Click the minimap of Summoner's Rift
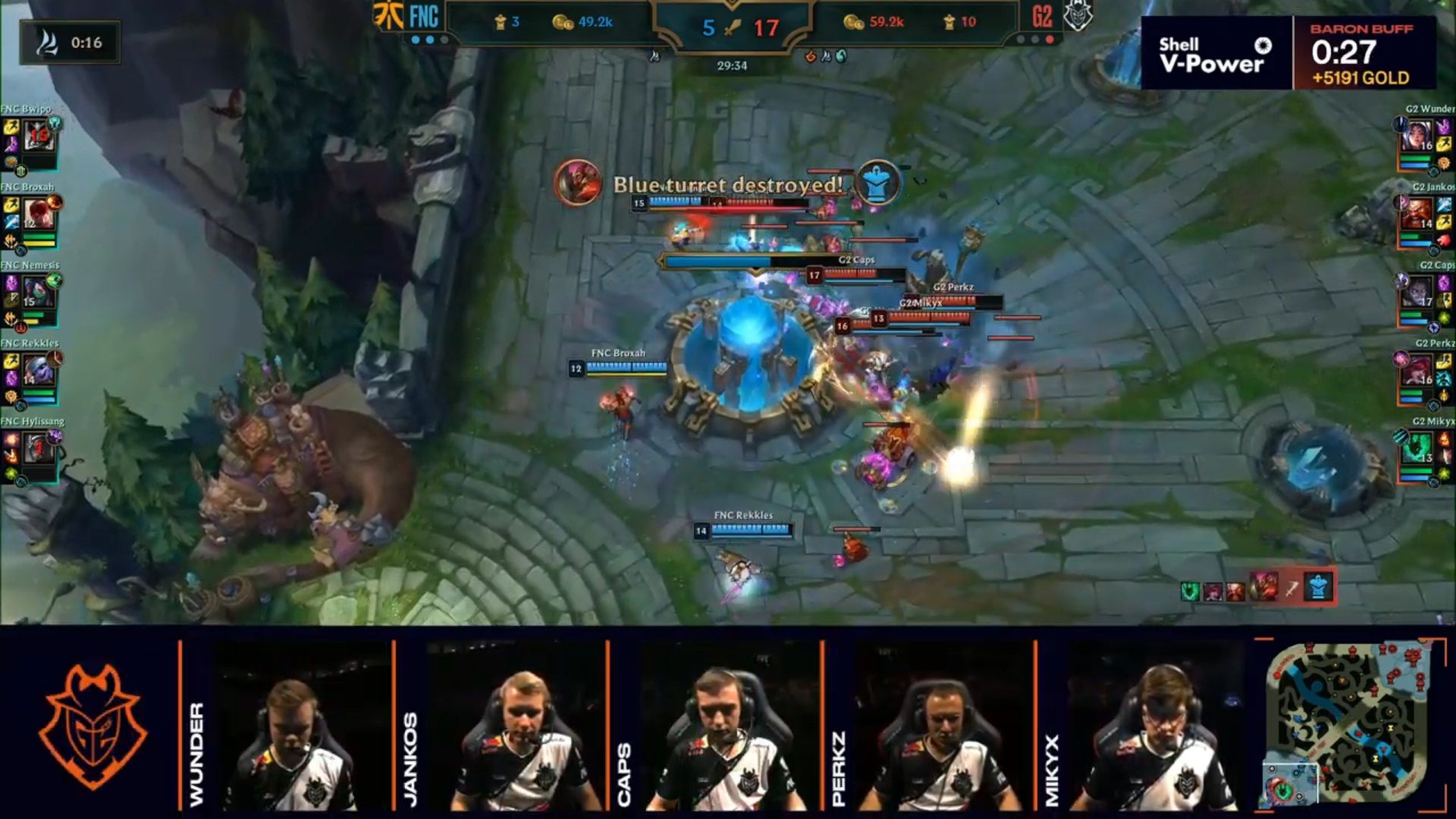 [x=1345, y=725]
